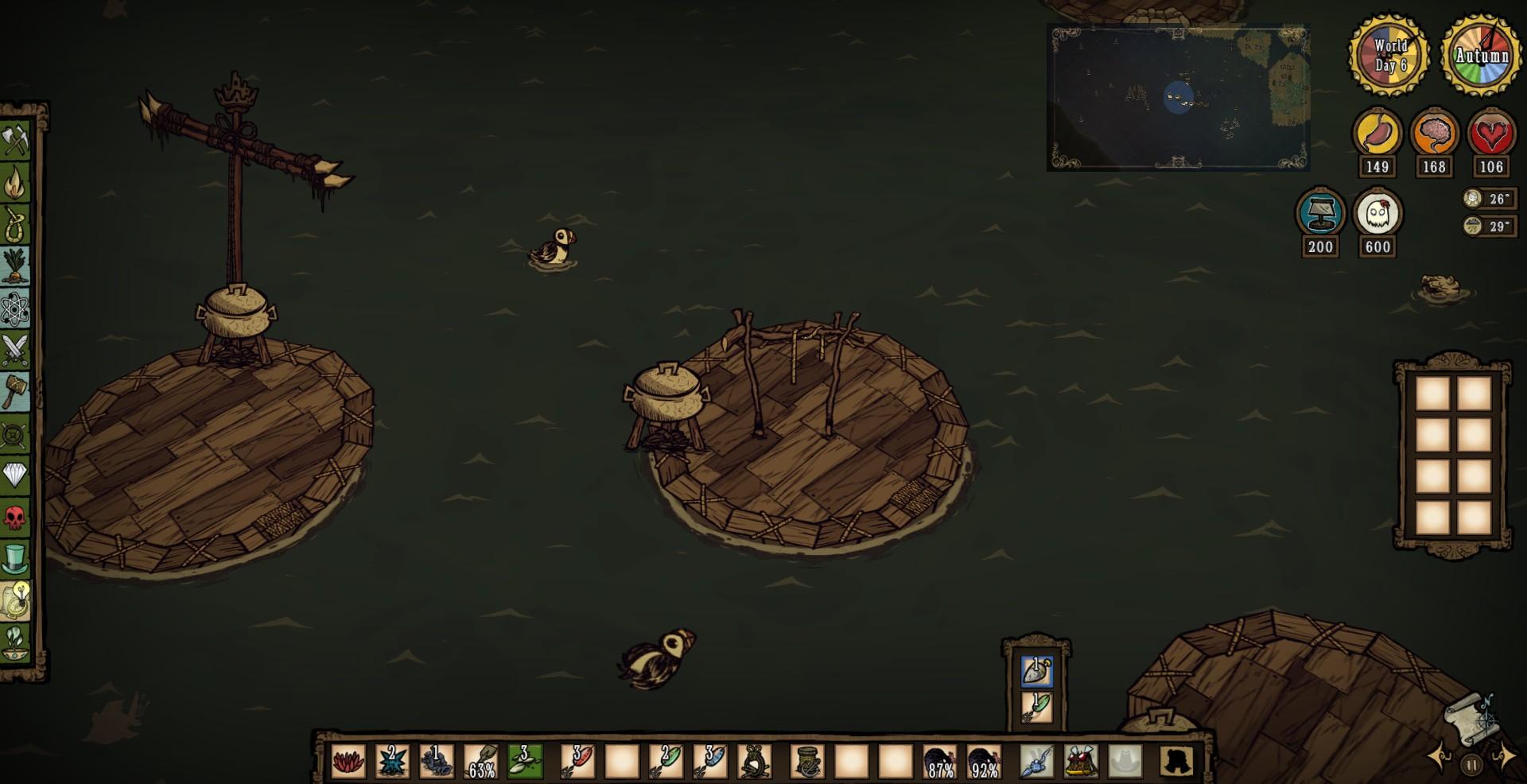The width and height of the screenshot is (1527, 784).
Task: Select the Survival rope-trap crafting tab
Action: point(15,225)
